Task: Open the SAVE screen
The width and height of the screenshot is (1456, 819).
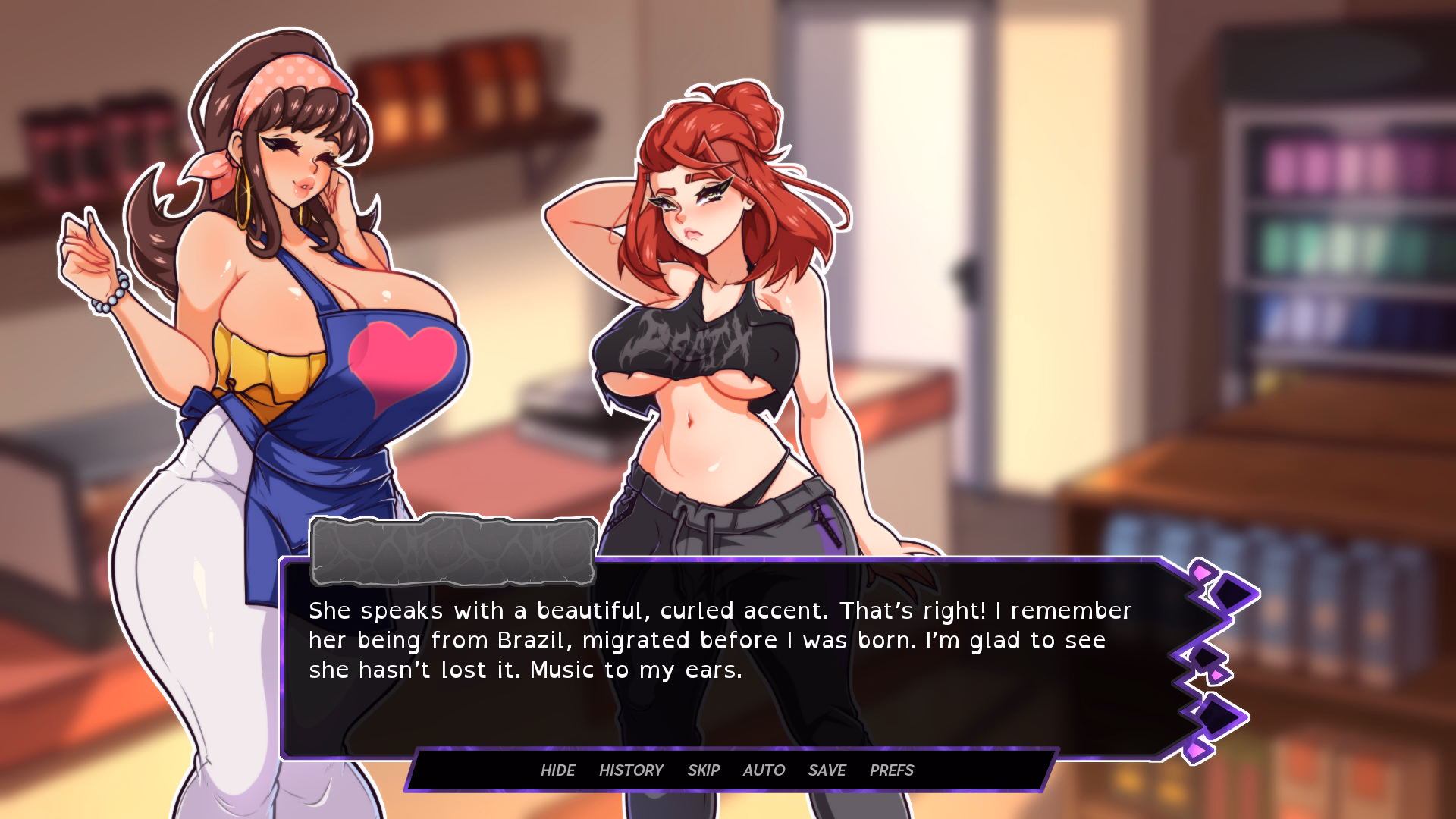Action: tap(827, 770)
